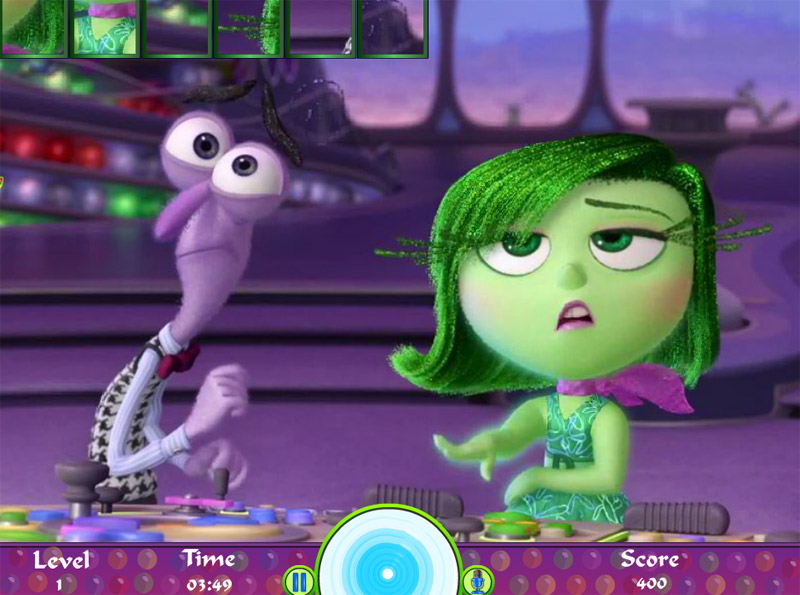Toggle sound using the microphone icon
800x595 pixels.
[475, 580]
